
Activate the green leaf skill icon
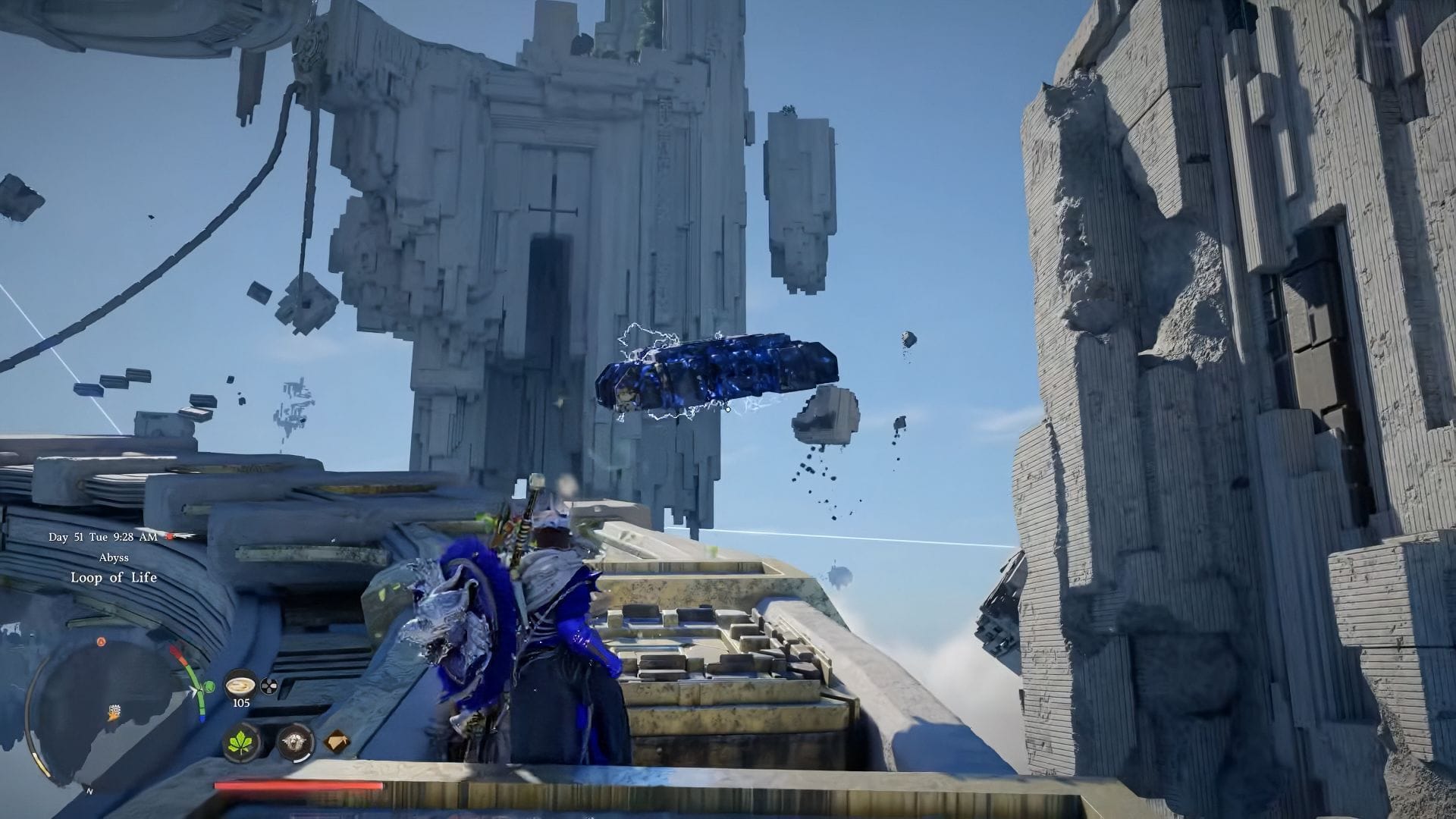click(243, 742)
